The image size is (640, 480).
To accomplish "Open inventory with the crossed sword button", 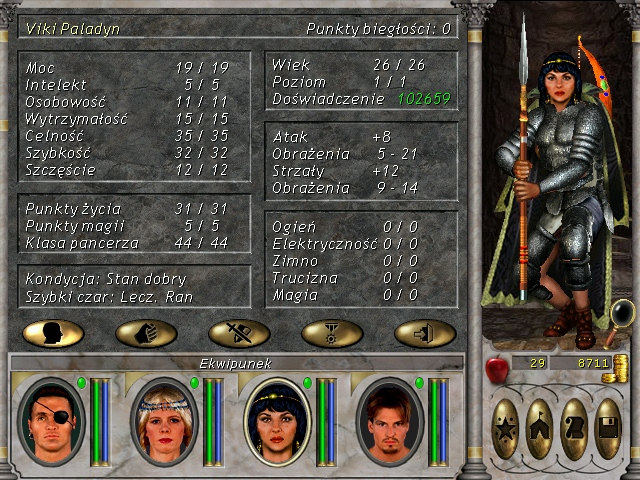I will pos(239,333).
